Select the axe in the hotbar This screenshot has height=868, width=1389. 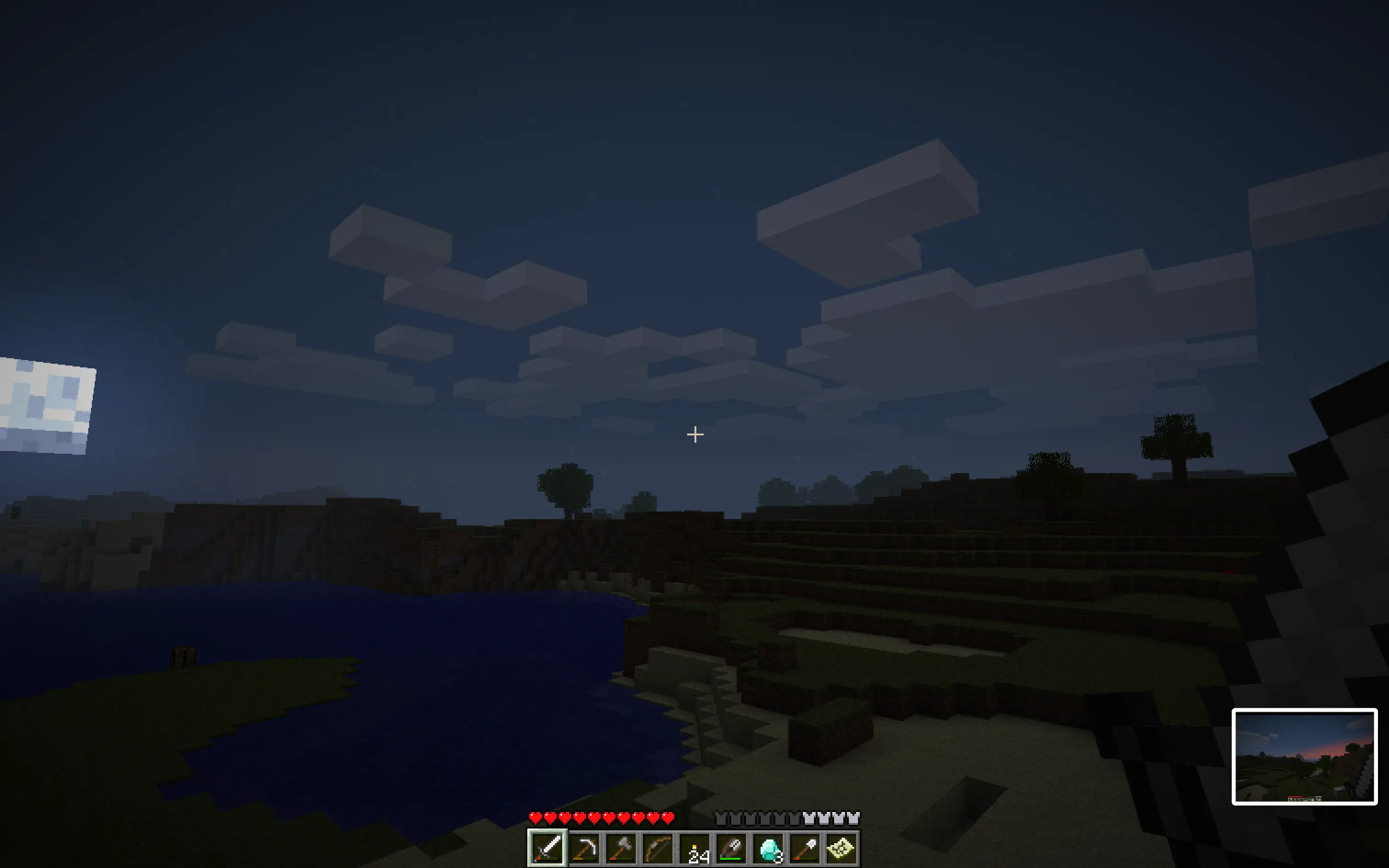tap(620, 848)
